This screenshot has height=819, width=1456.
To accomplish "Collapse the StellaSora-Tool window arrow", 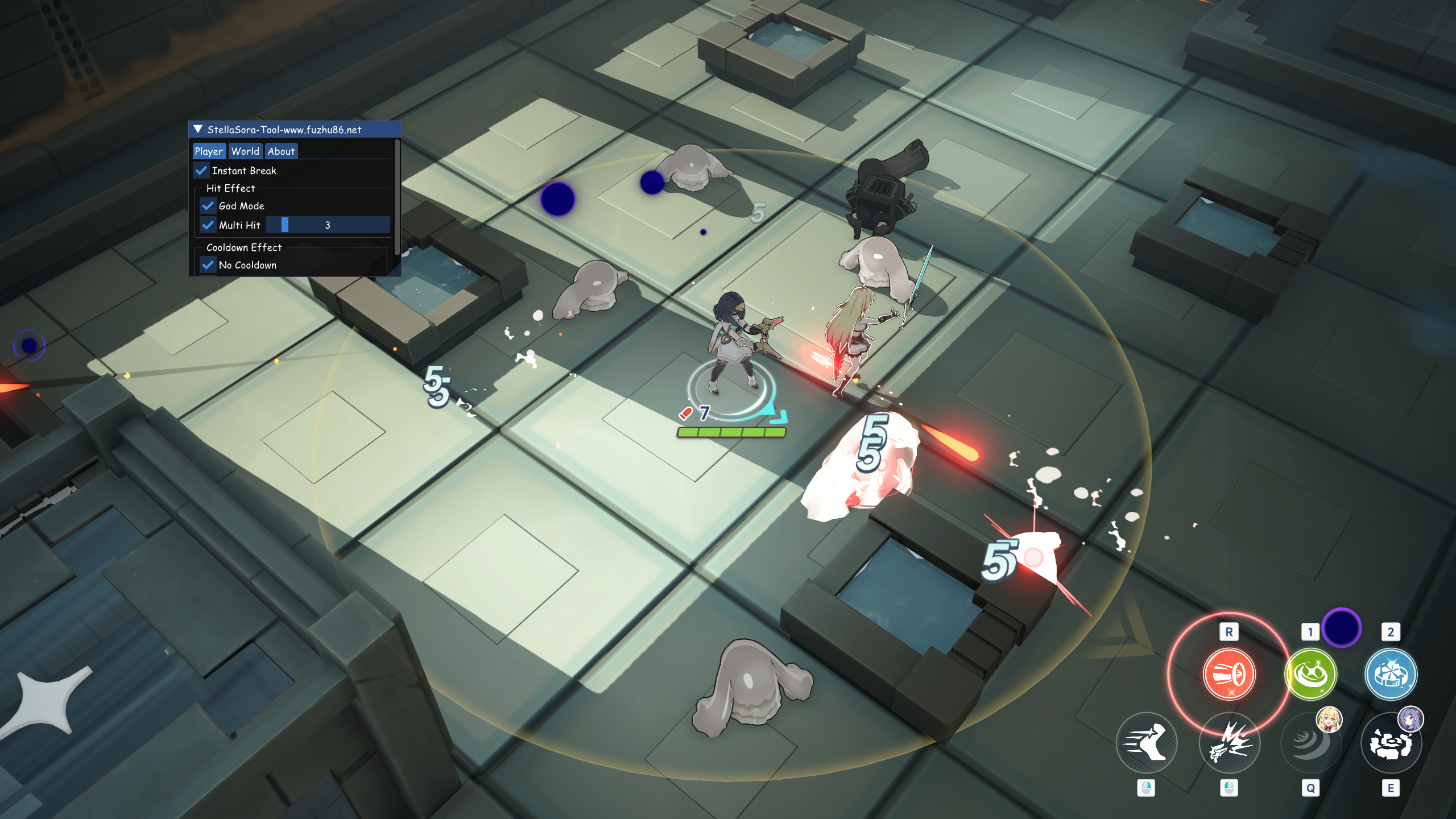I will click(x=198, y=130).
